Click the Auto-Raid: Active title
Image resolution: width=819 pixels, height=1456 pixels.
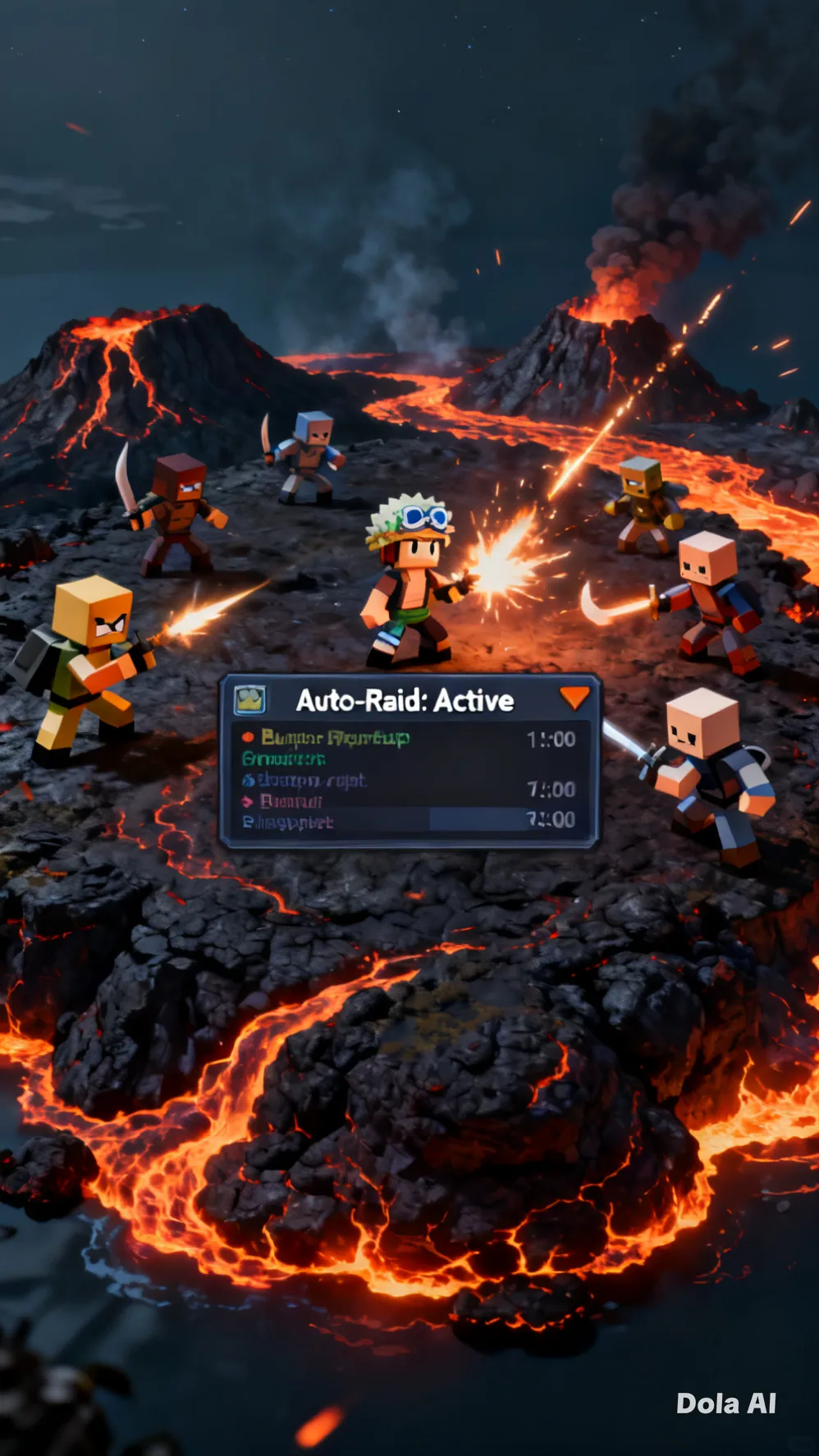coord(405,701)
